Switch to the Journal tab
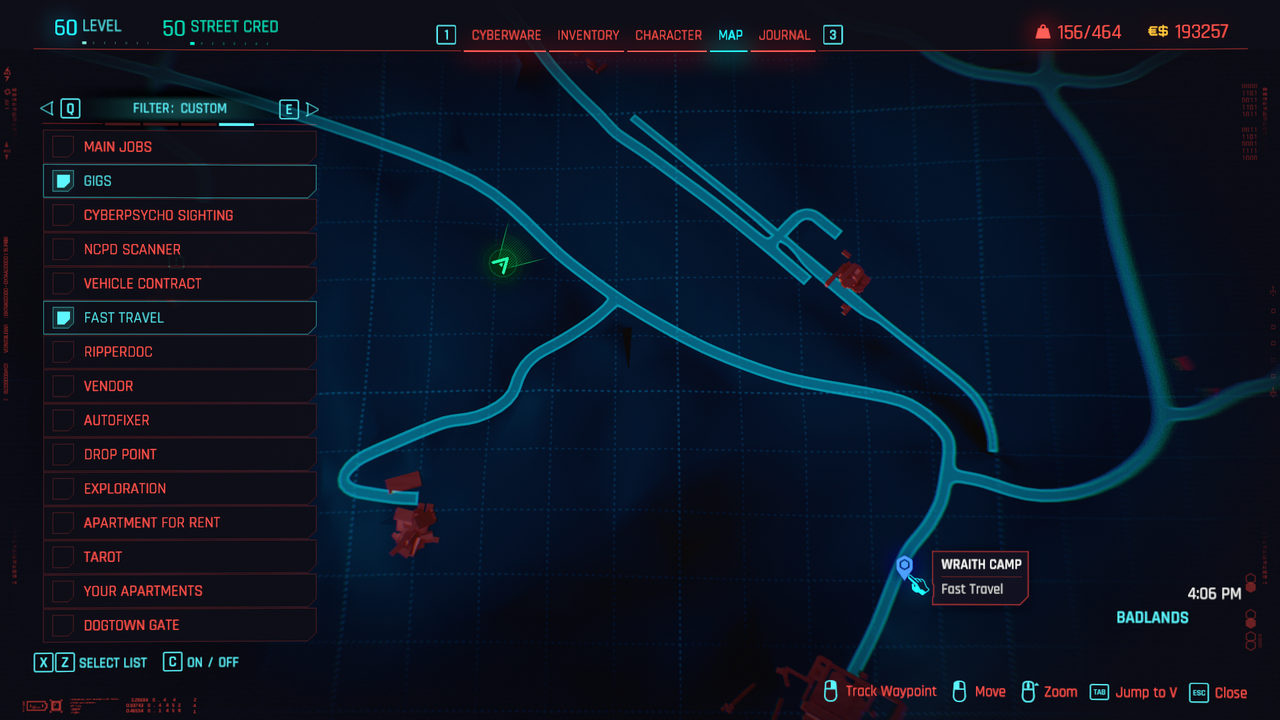The width and height of the screenshot is (1280, 720). click(784, 35)
